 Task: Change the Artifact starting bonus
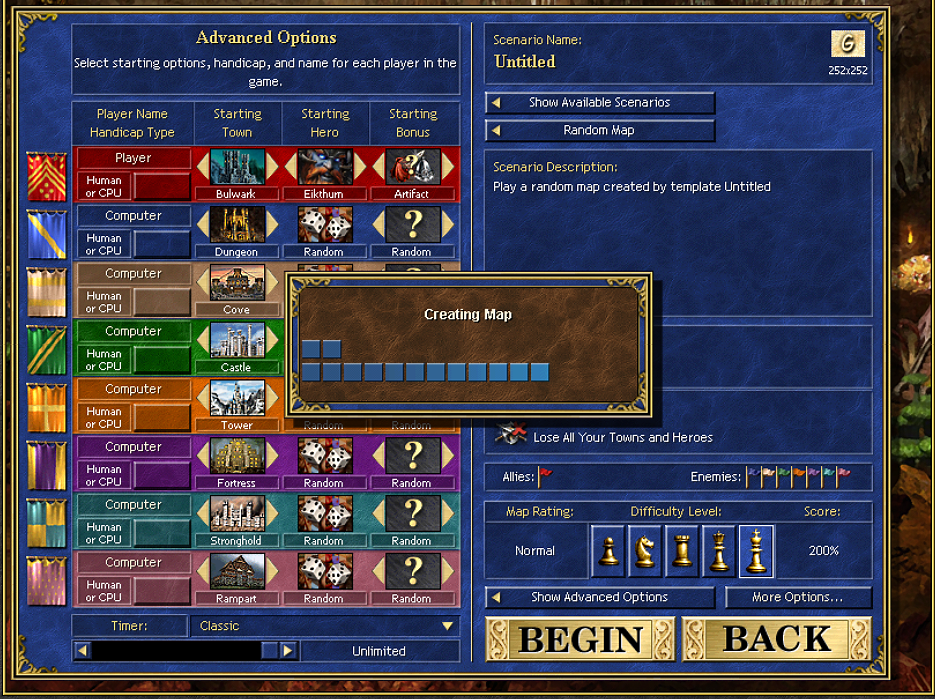[x=411, y=168]
